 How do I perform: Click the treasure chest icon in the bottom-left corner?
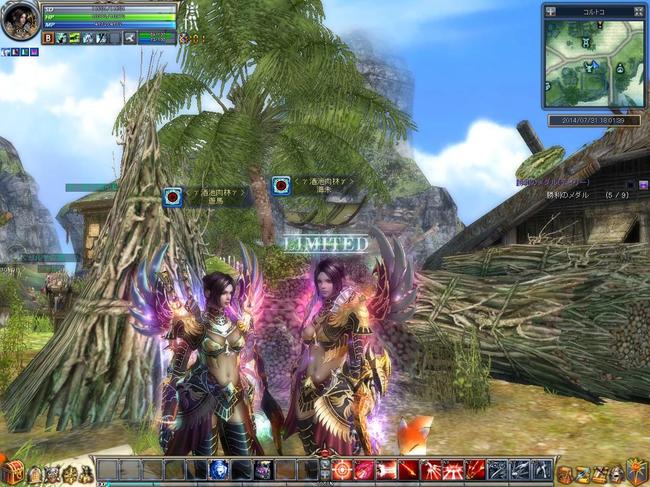13,471
